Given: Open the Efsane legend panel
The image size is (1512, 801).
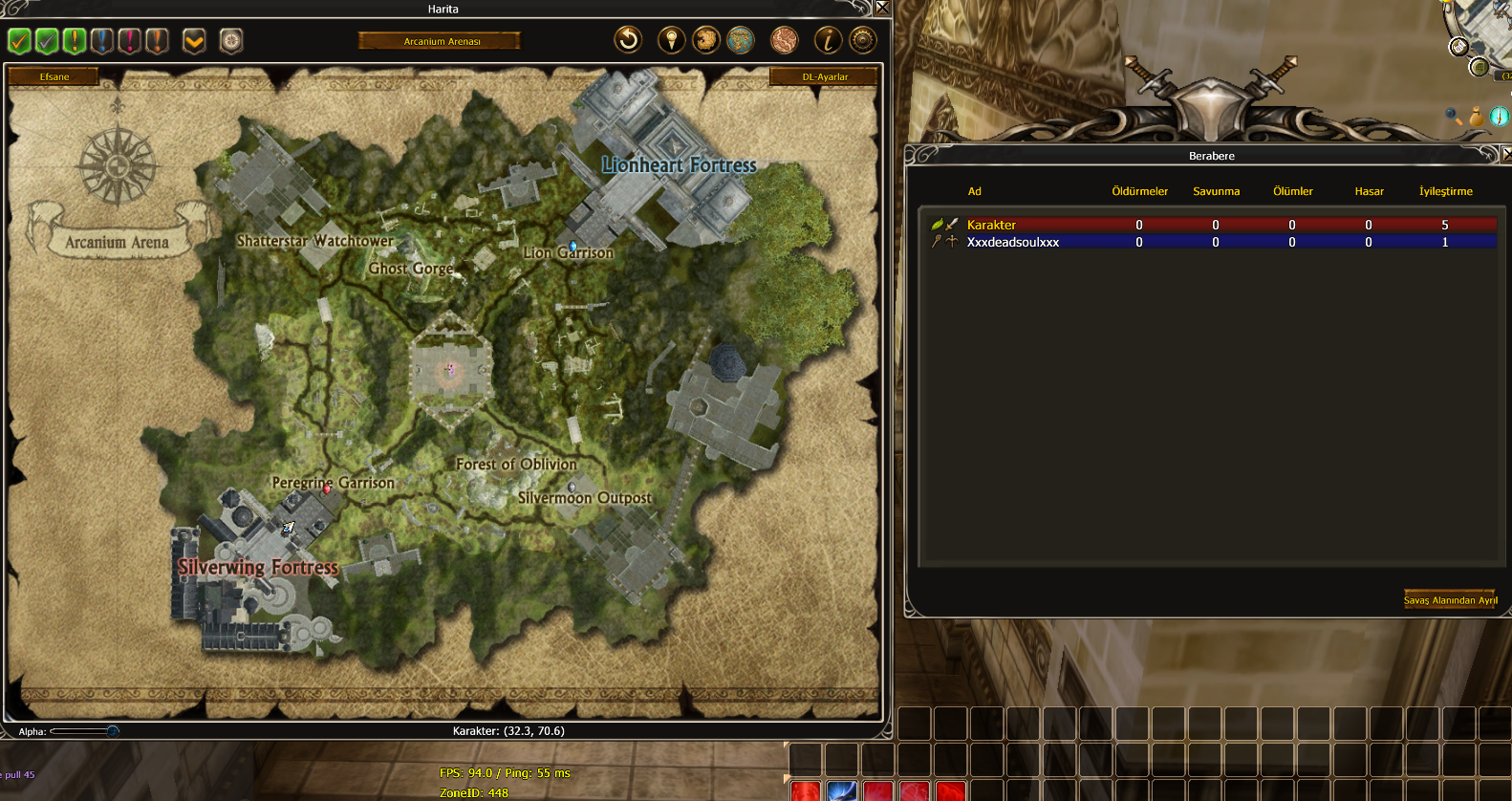Looking at the screenshot, I should pyautogui.click(x=54, y=76).
